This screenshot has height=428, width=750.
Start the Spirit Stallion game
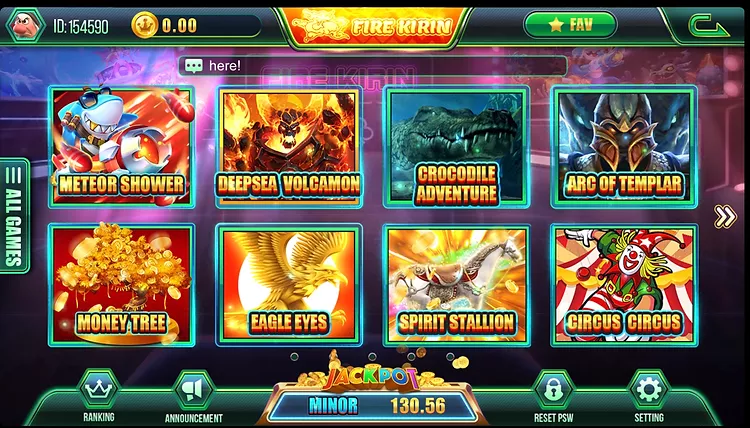tap(456, 283)
